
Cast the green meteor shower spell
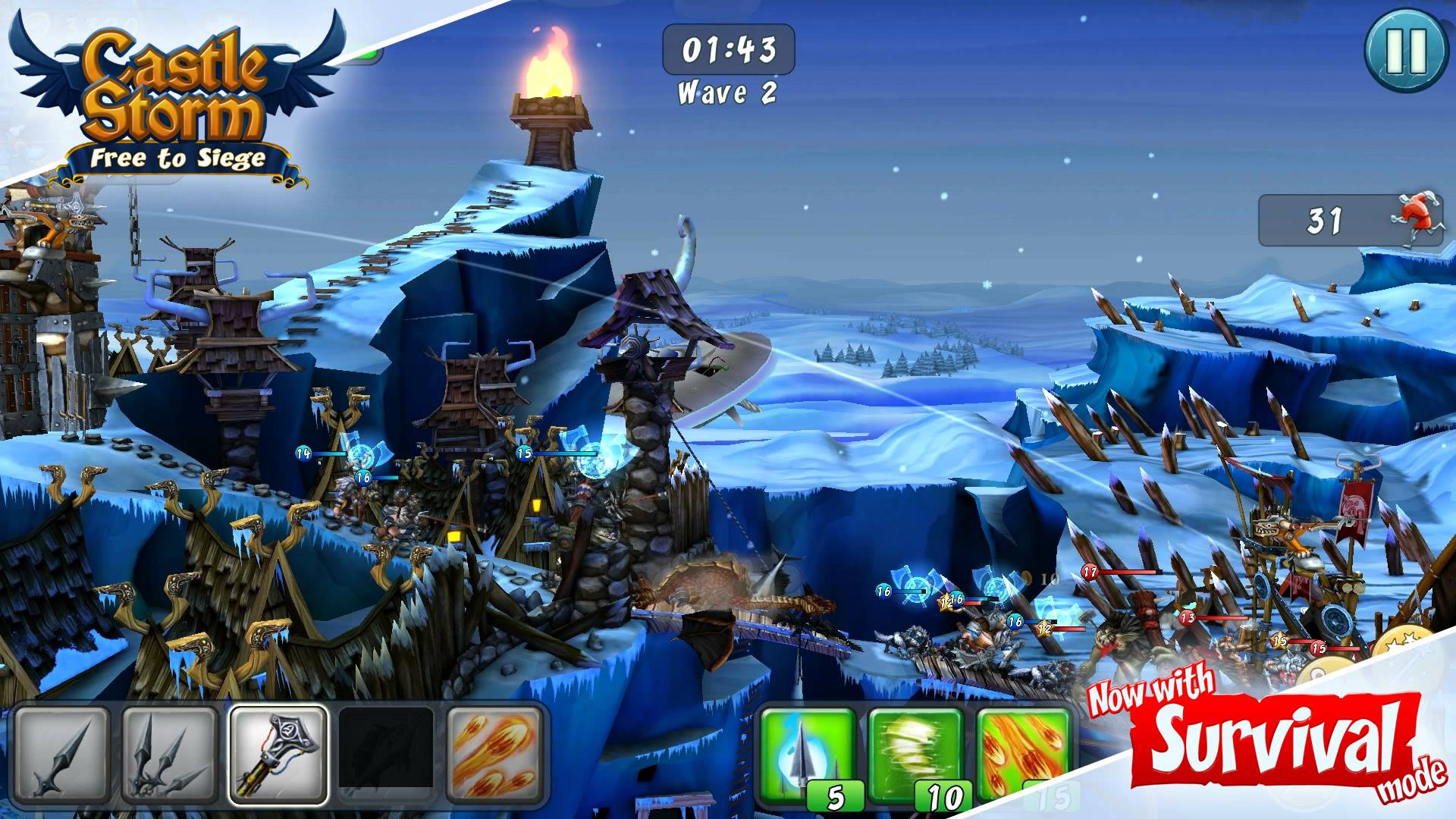click(x=1024, y=755)
